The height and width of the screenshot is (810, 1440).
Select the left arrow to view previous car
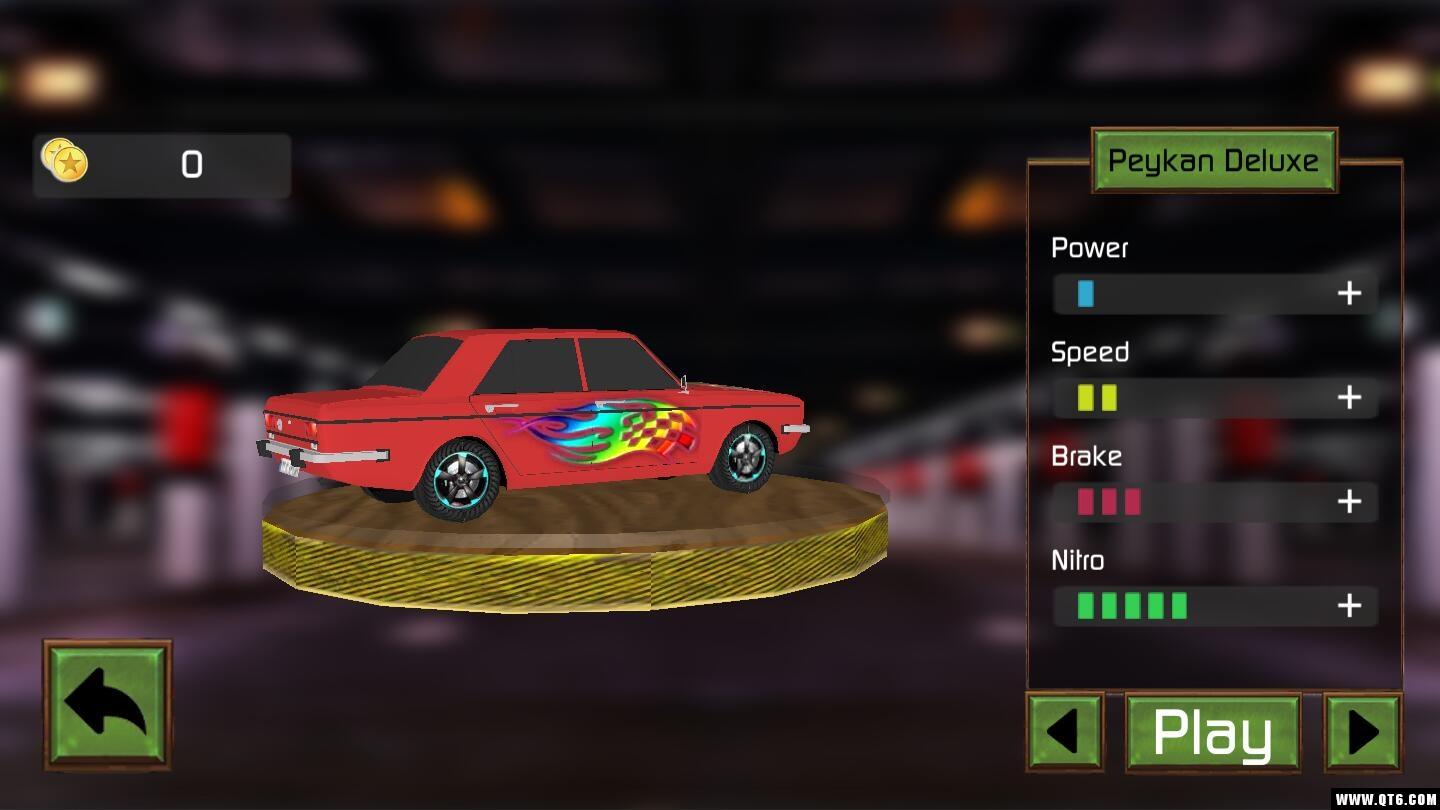1063,730
